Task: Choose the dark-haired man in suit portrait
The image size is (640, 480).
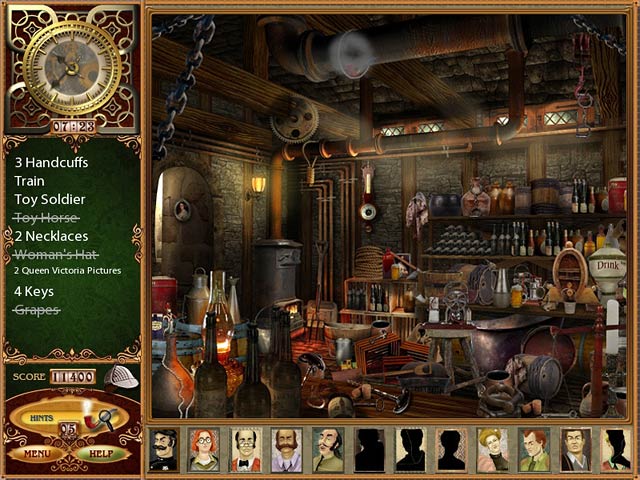Action: click(575, 449)
